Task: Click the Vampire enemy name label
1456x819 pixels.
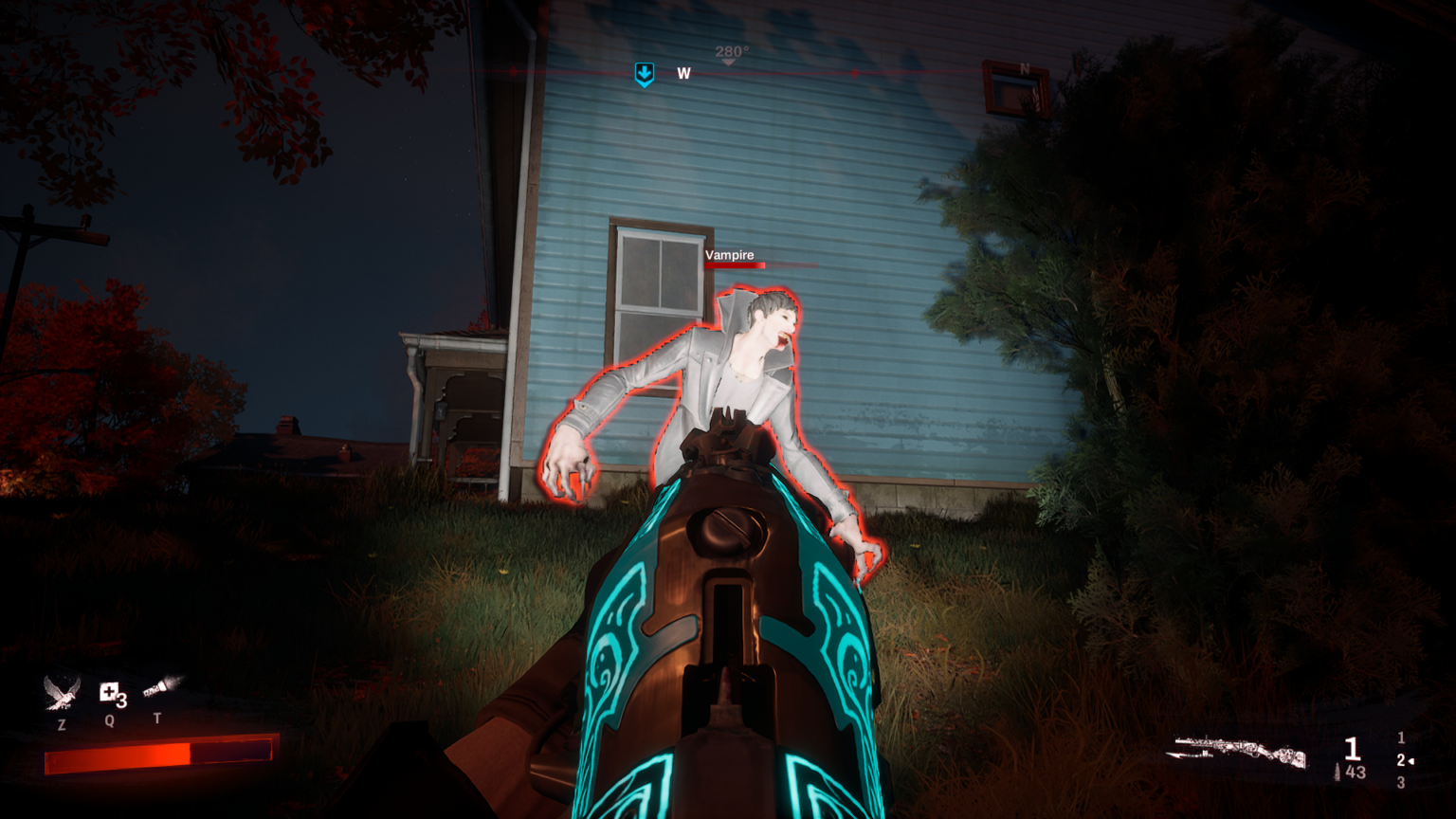Action: (x=730, y=254)
